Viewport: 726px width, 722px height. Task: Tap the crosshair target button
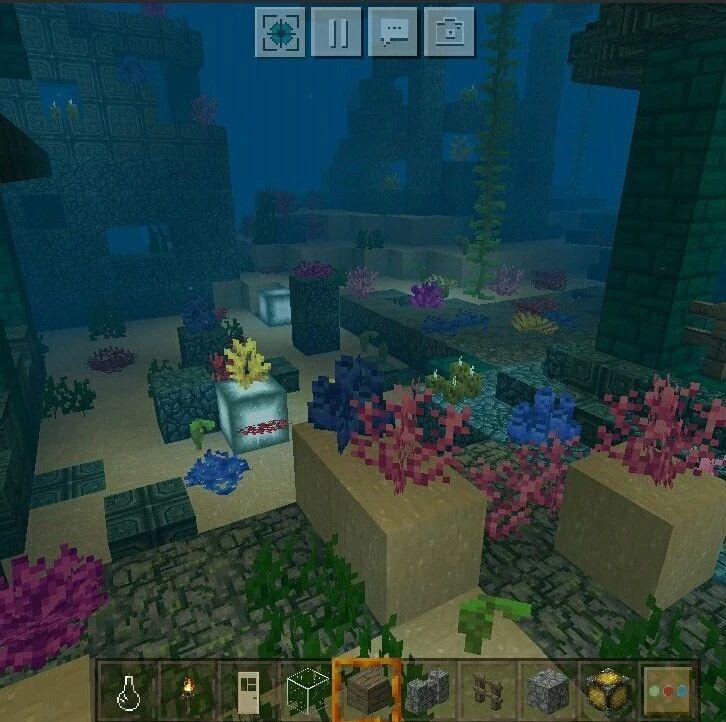(x=279, y=32)
